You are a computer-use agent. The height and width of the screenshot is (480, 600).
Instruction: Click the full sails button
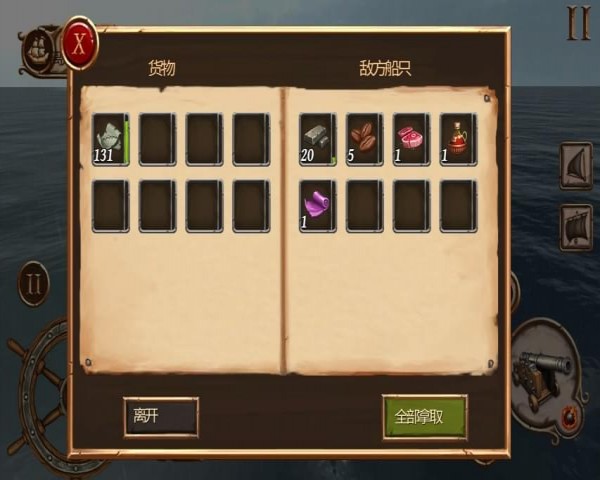click(577, 226)
